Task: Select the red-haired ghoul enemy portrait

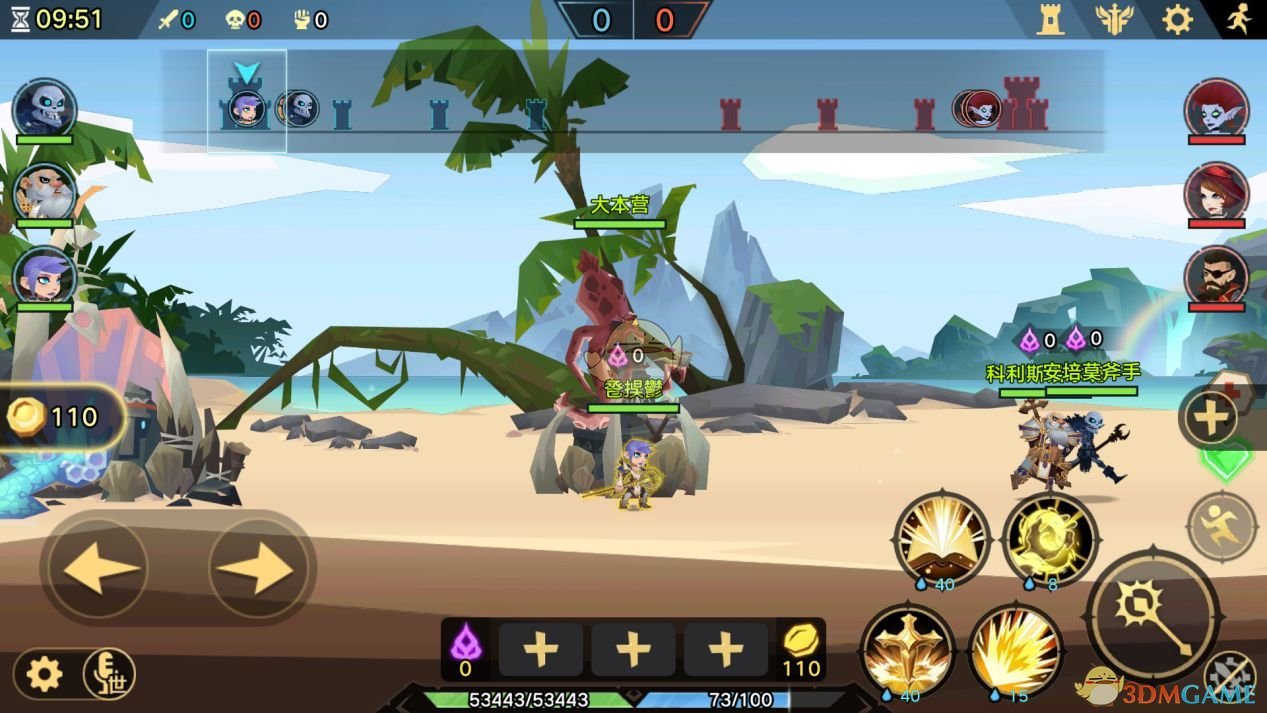Action: coord(1216,108)
